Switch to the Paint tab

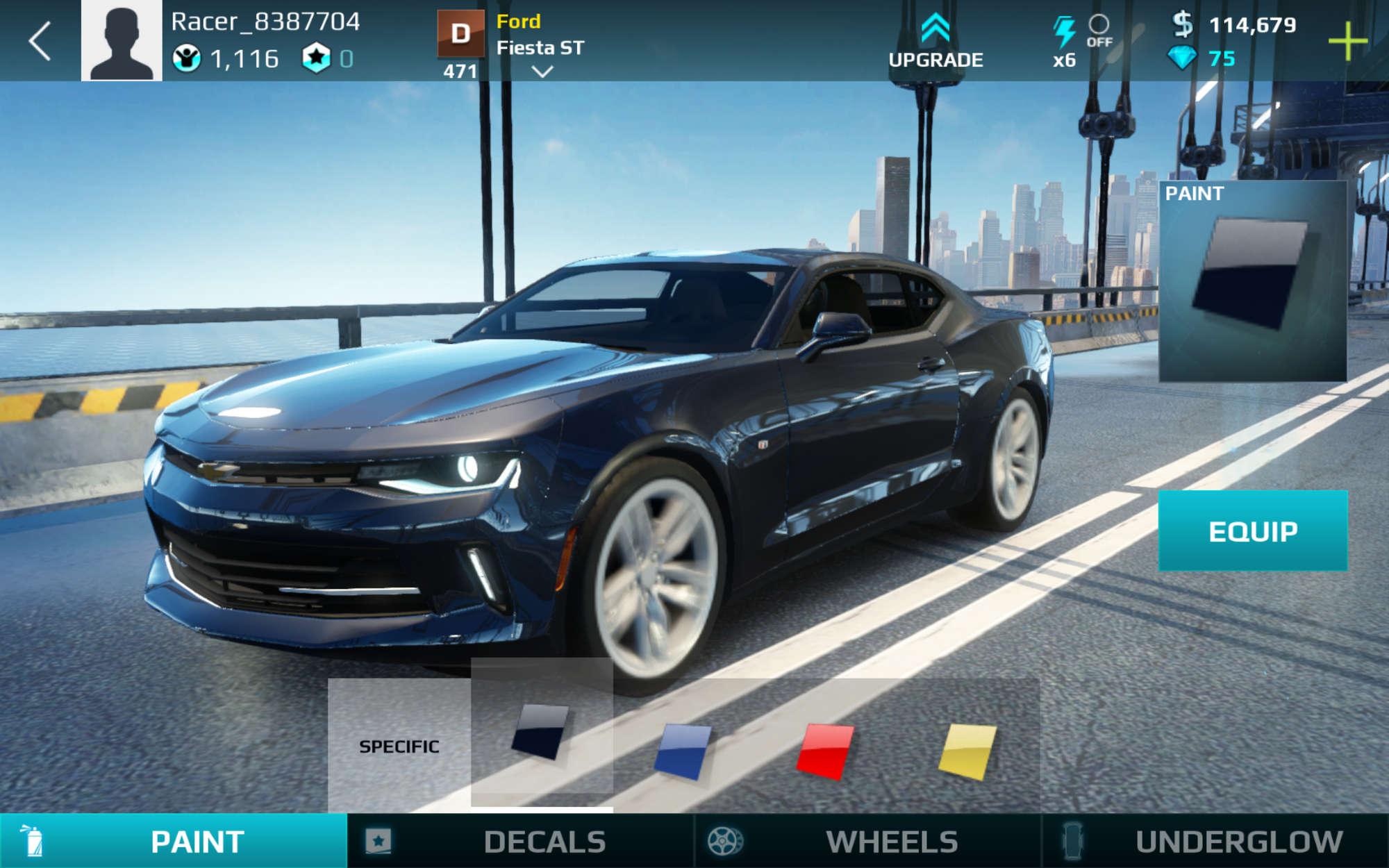coord(174,842)
